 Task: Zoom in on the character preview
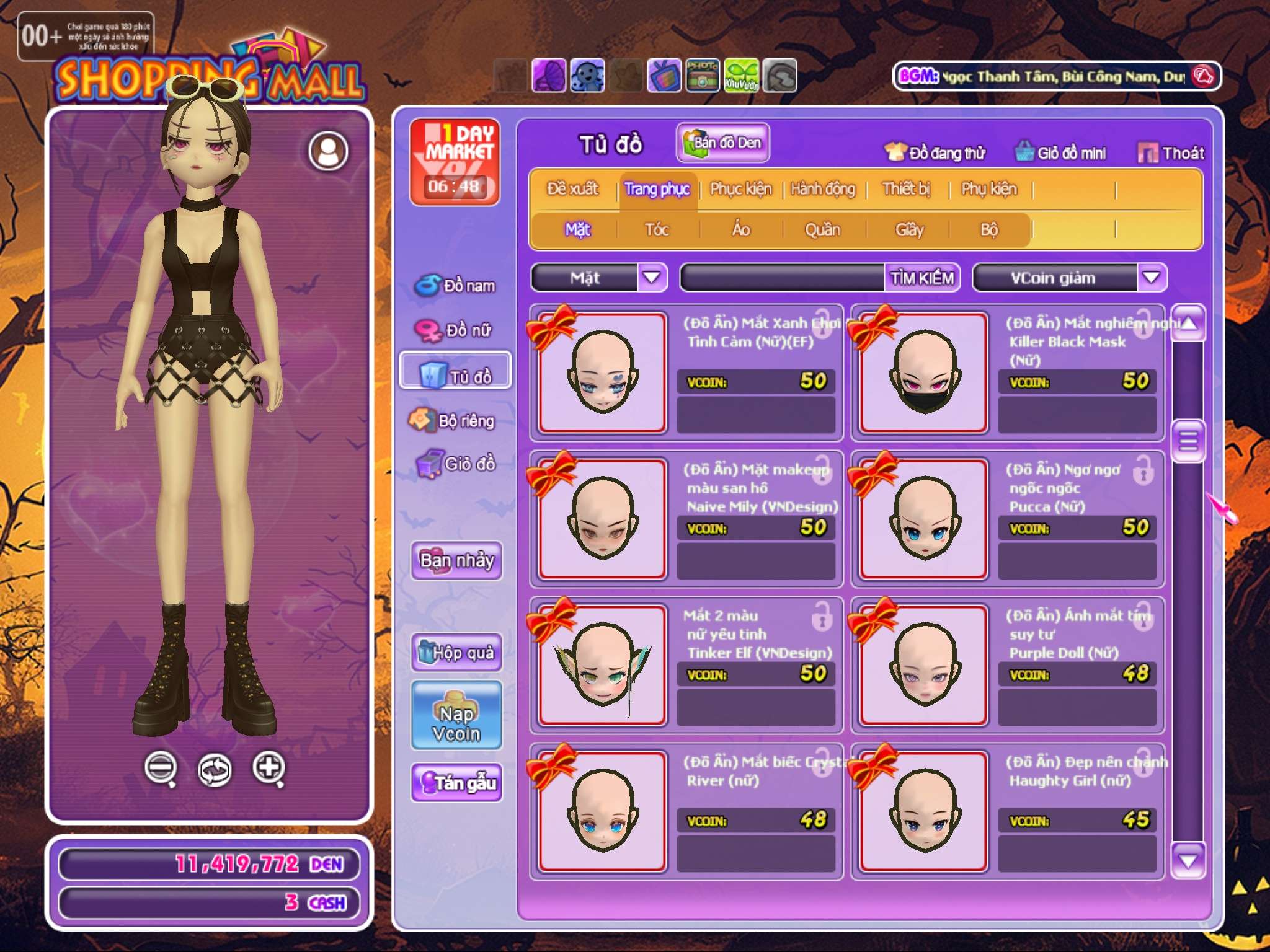[269, 768]
